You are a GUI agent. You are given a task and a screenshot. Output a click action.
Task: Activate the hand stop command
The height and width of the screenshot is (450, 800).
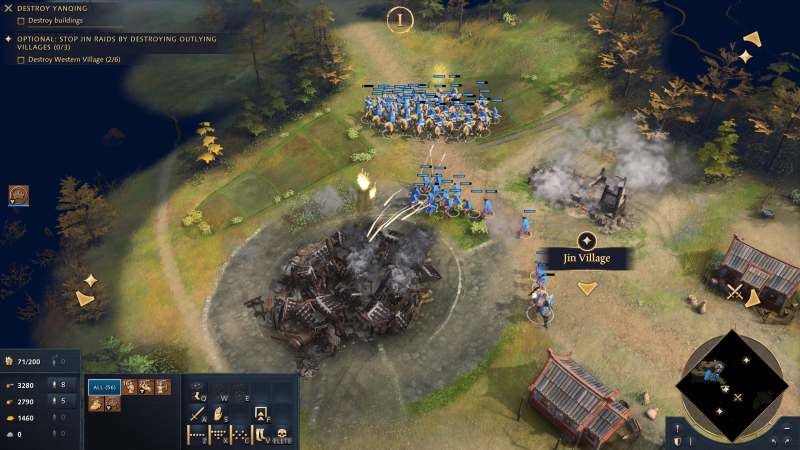(217, 412)
